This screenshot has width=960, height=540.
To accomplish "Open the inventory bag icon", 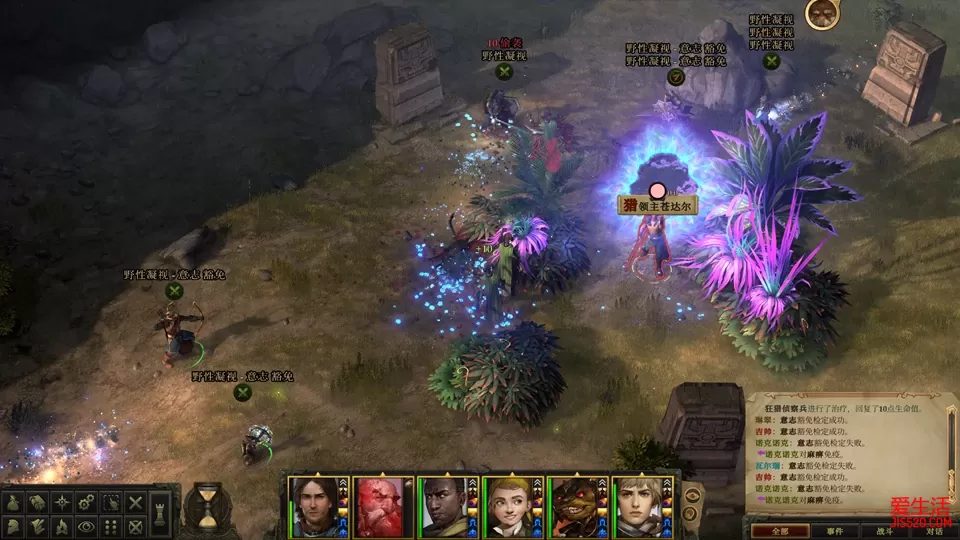I will click(14, 502).
